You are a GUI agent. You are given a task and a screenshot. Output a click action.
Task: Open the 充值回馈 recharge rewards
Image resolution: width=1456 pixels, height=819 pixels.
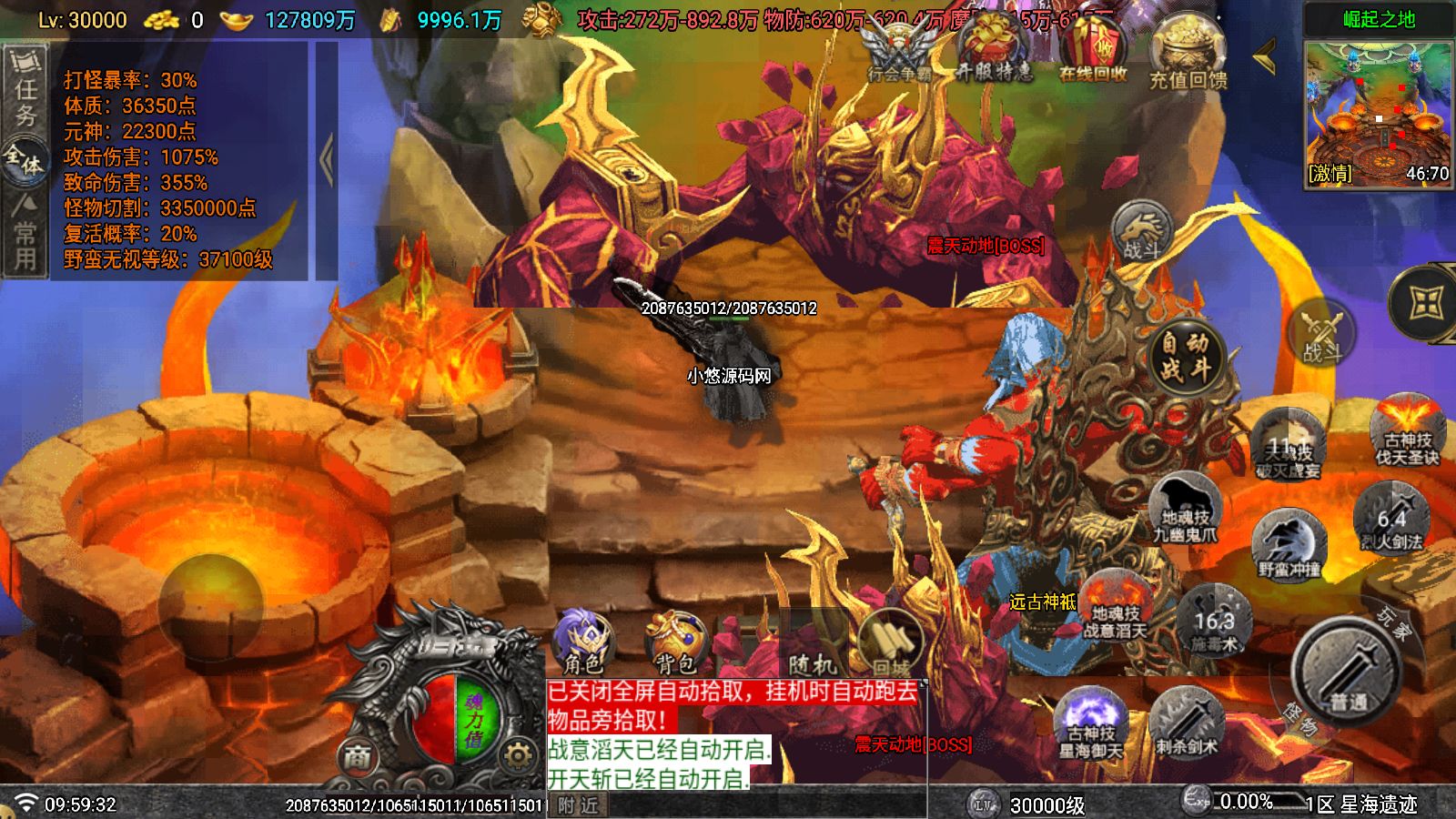point(1188,55)
